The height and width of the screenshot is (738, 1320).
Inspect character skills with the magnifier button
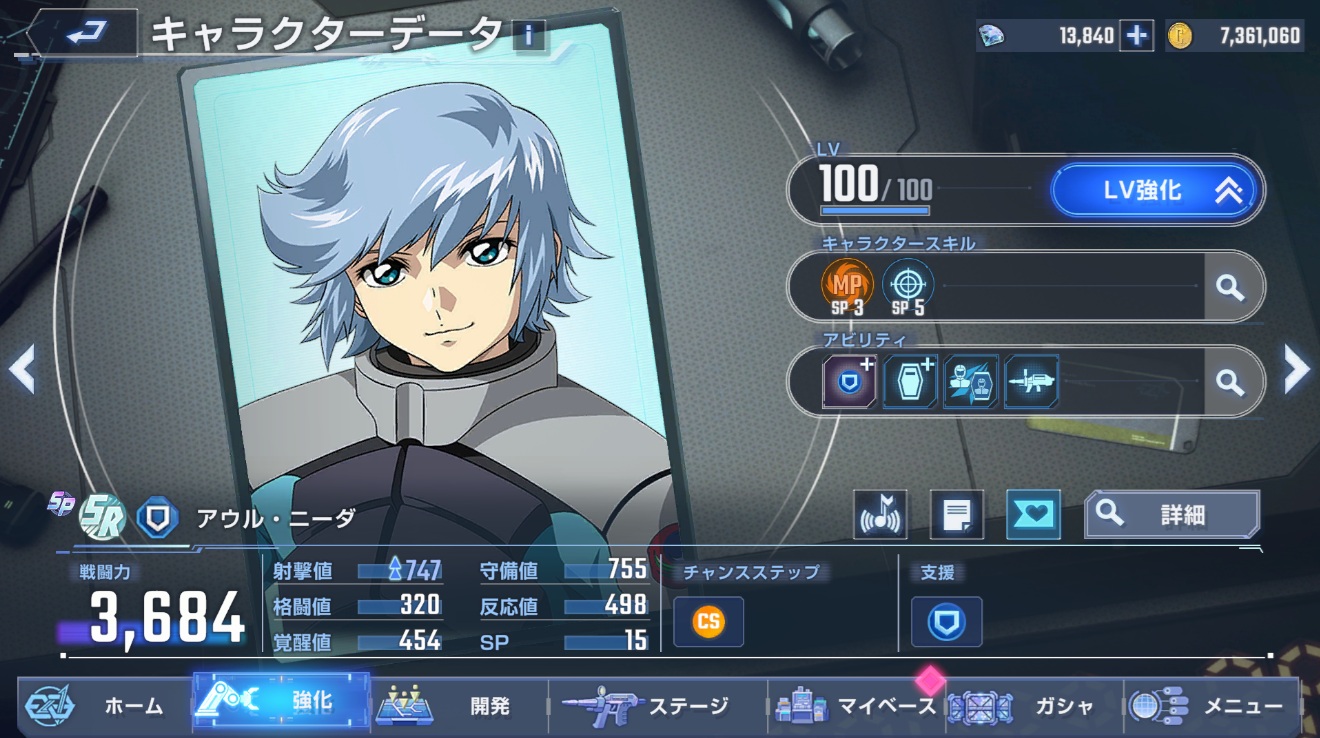point(1229,287)
